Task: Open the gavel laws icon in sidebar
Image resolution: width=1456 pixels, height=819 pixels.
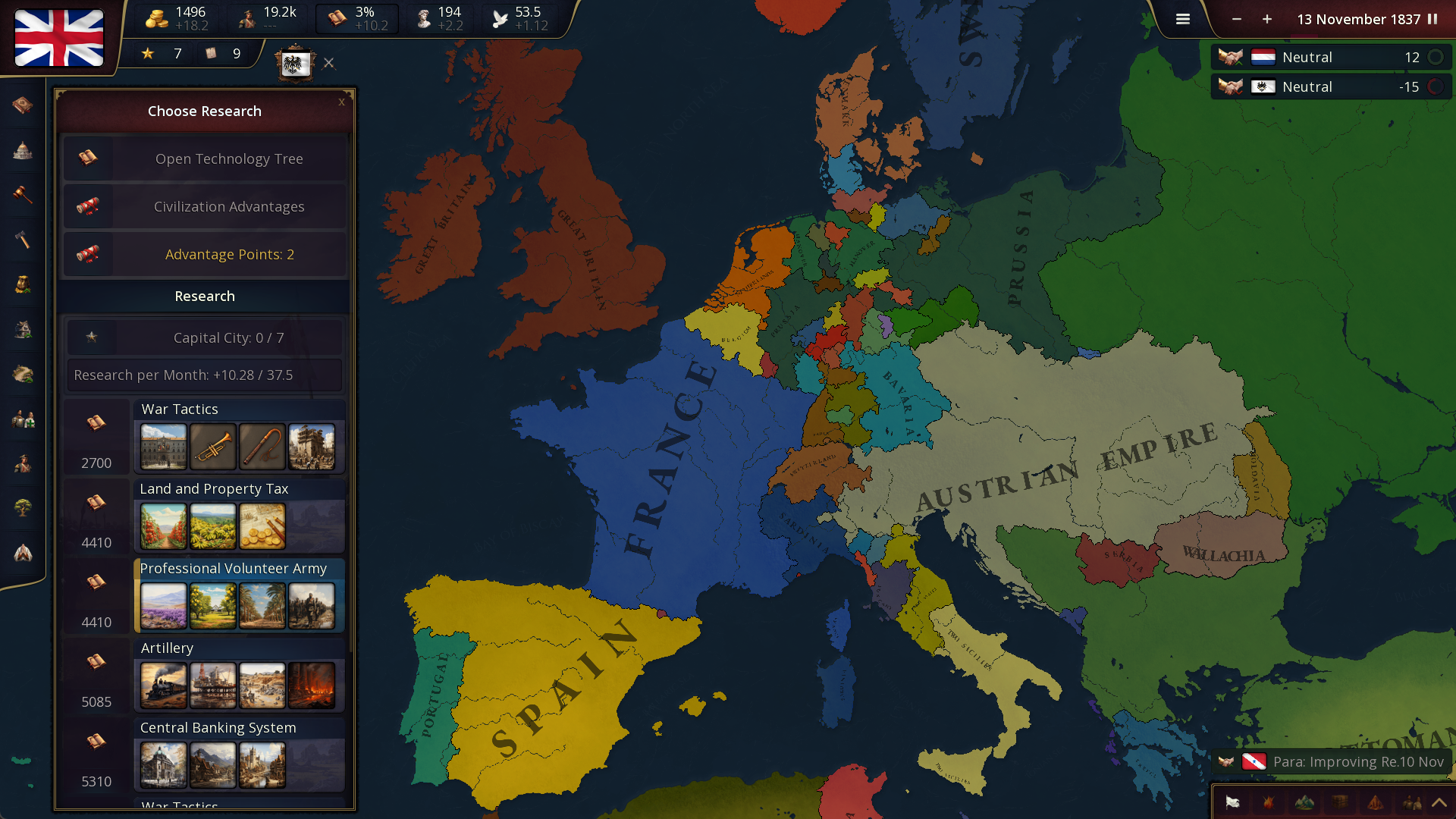Action: point(22,195)
